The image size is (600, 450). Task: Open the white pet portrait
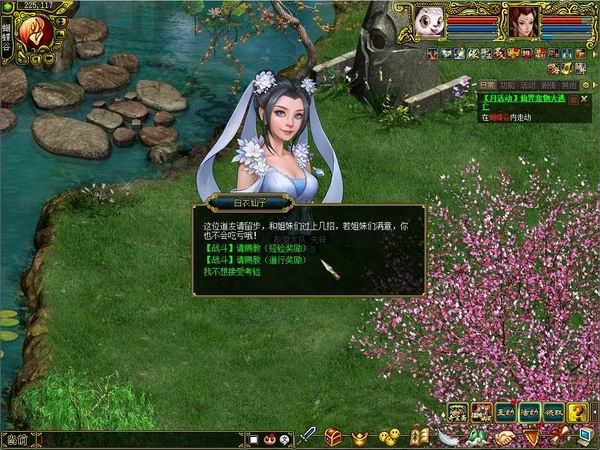430,21
